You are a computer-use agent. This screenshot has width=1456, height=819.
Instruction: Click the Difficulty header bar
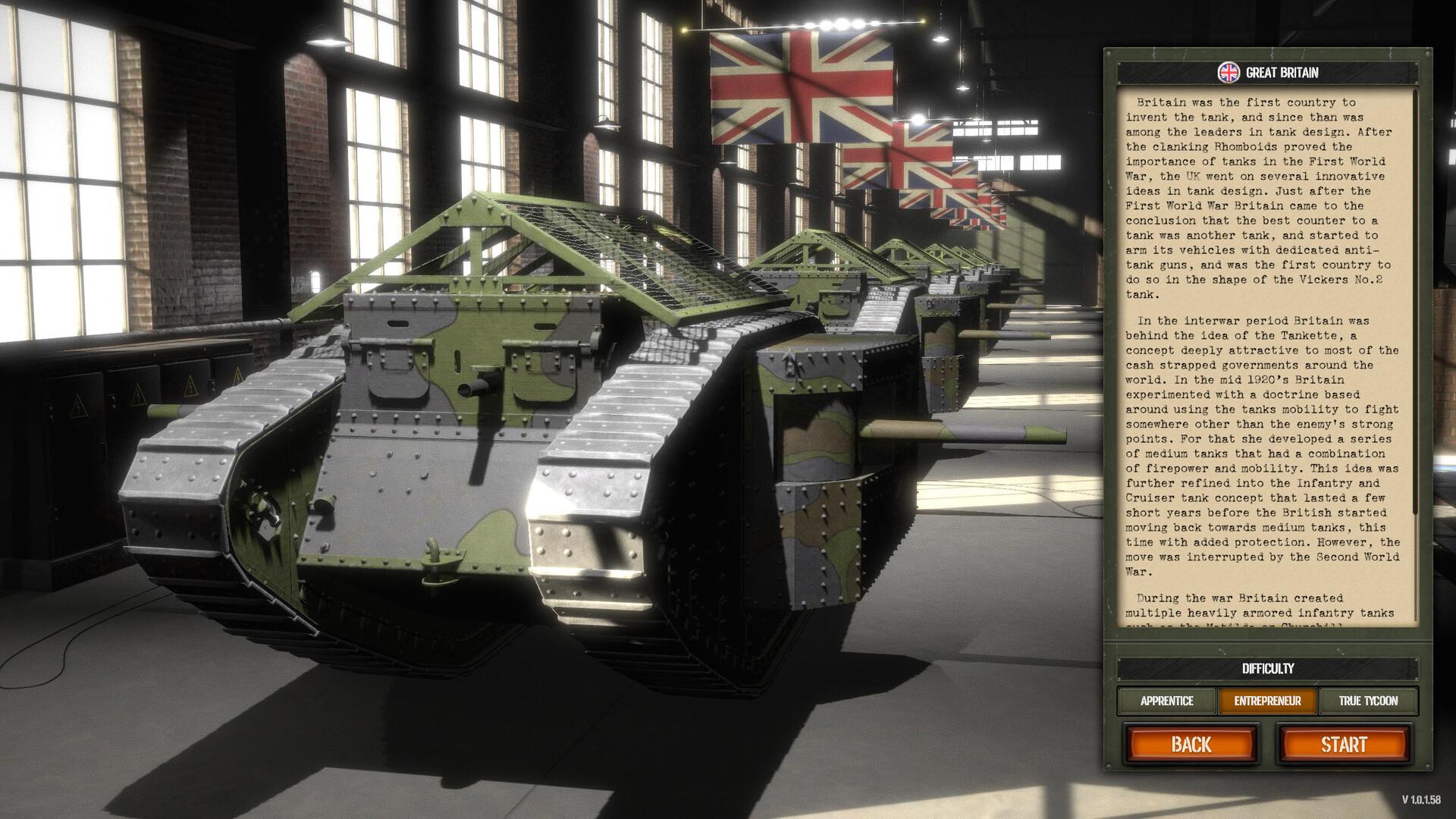click(1268, 669)
